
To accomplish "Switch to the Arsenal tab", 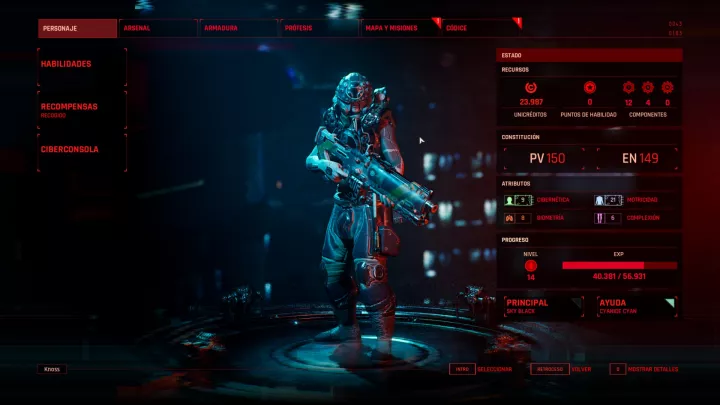I will (x=157, y=28).
